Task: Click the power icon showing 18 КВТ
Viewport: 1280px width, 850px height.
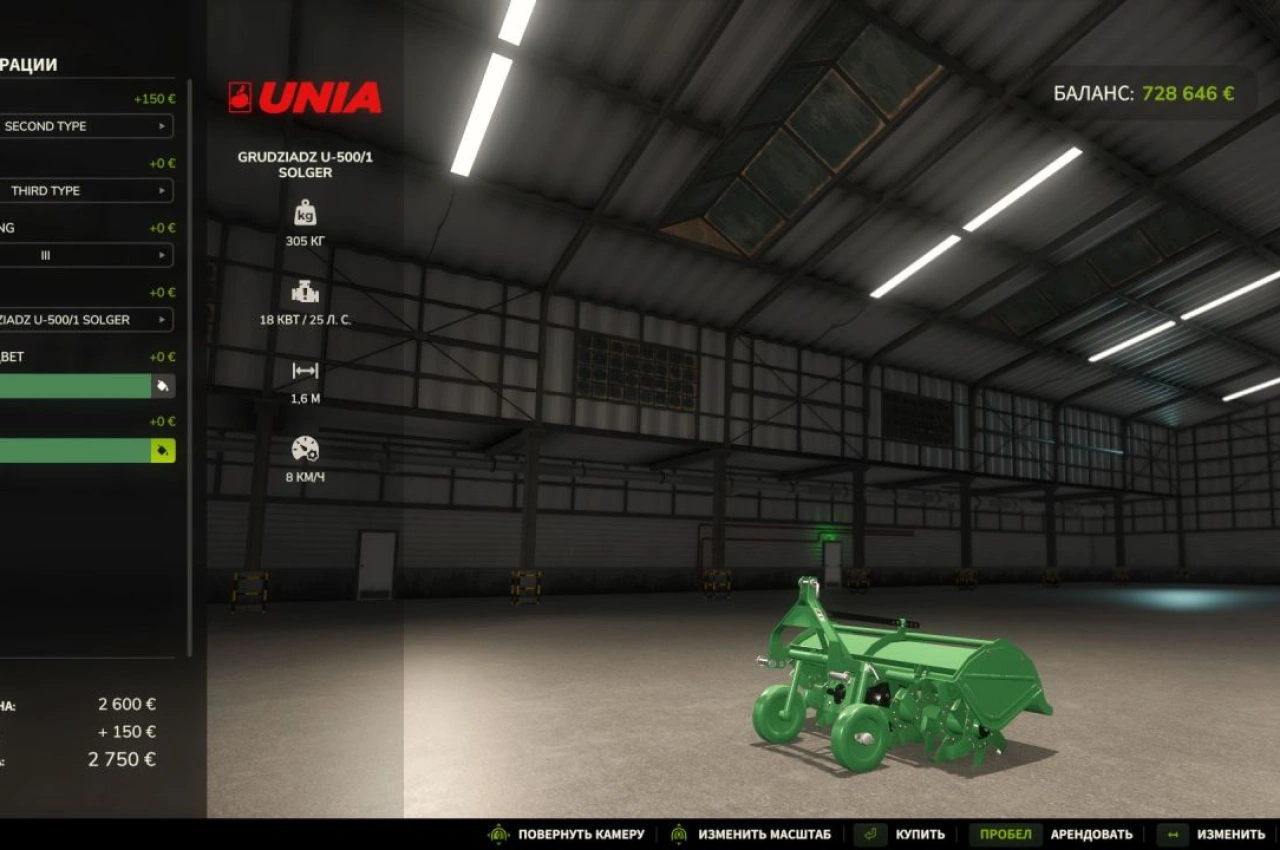Action: [305, 292]
